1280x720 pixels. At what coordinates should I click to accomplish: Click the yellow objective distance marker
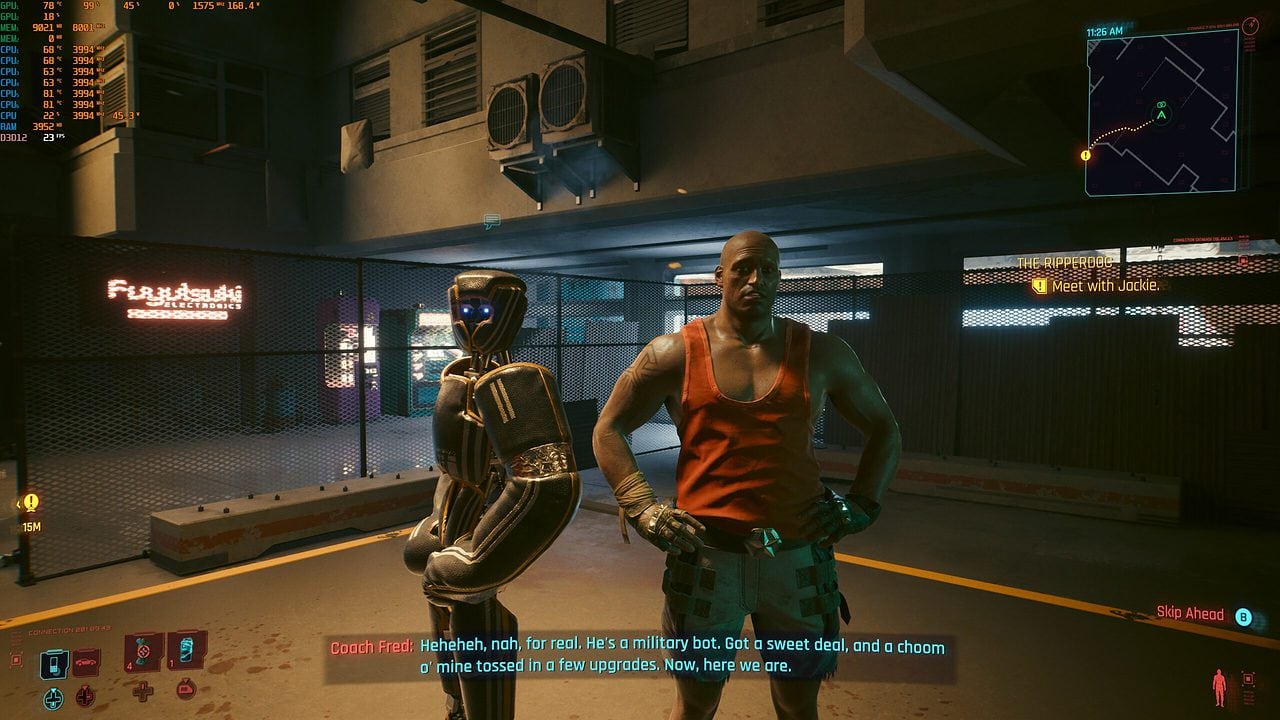[31, 503]
